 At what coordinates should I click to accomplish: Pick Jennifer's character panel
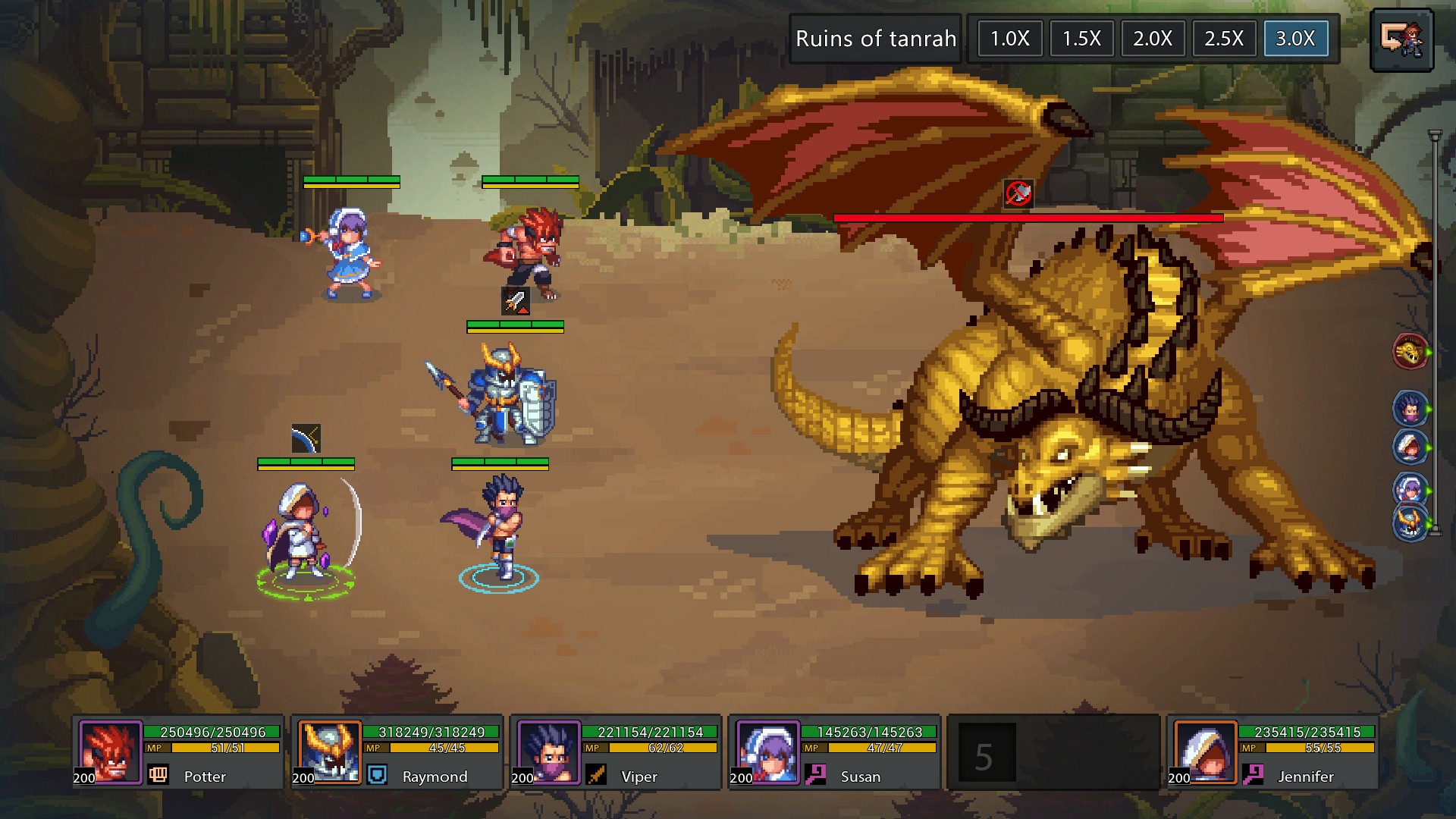coord(1272,752)
